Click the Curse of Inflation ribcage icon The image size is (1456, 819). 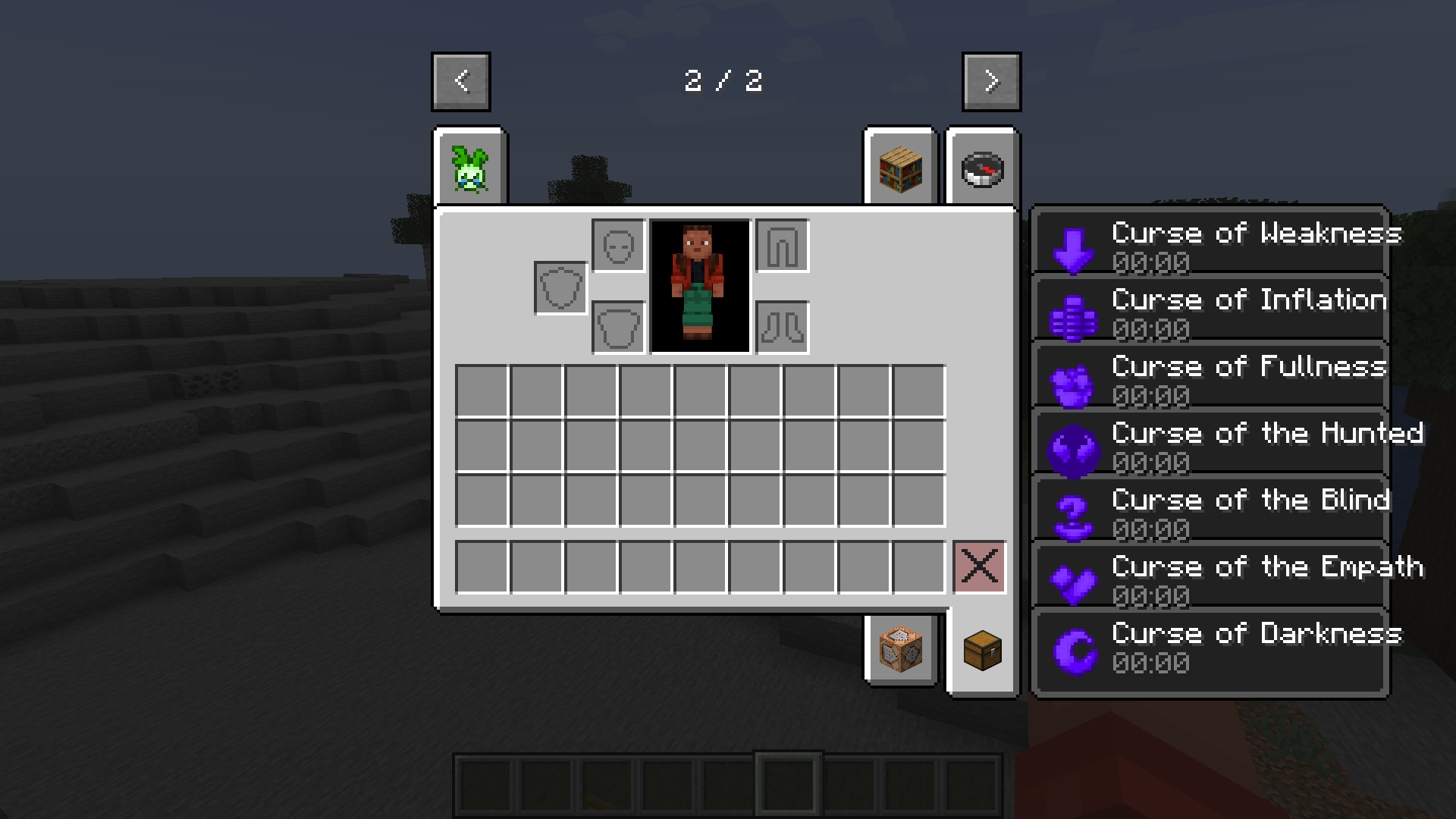[1074, 313]
